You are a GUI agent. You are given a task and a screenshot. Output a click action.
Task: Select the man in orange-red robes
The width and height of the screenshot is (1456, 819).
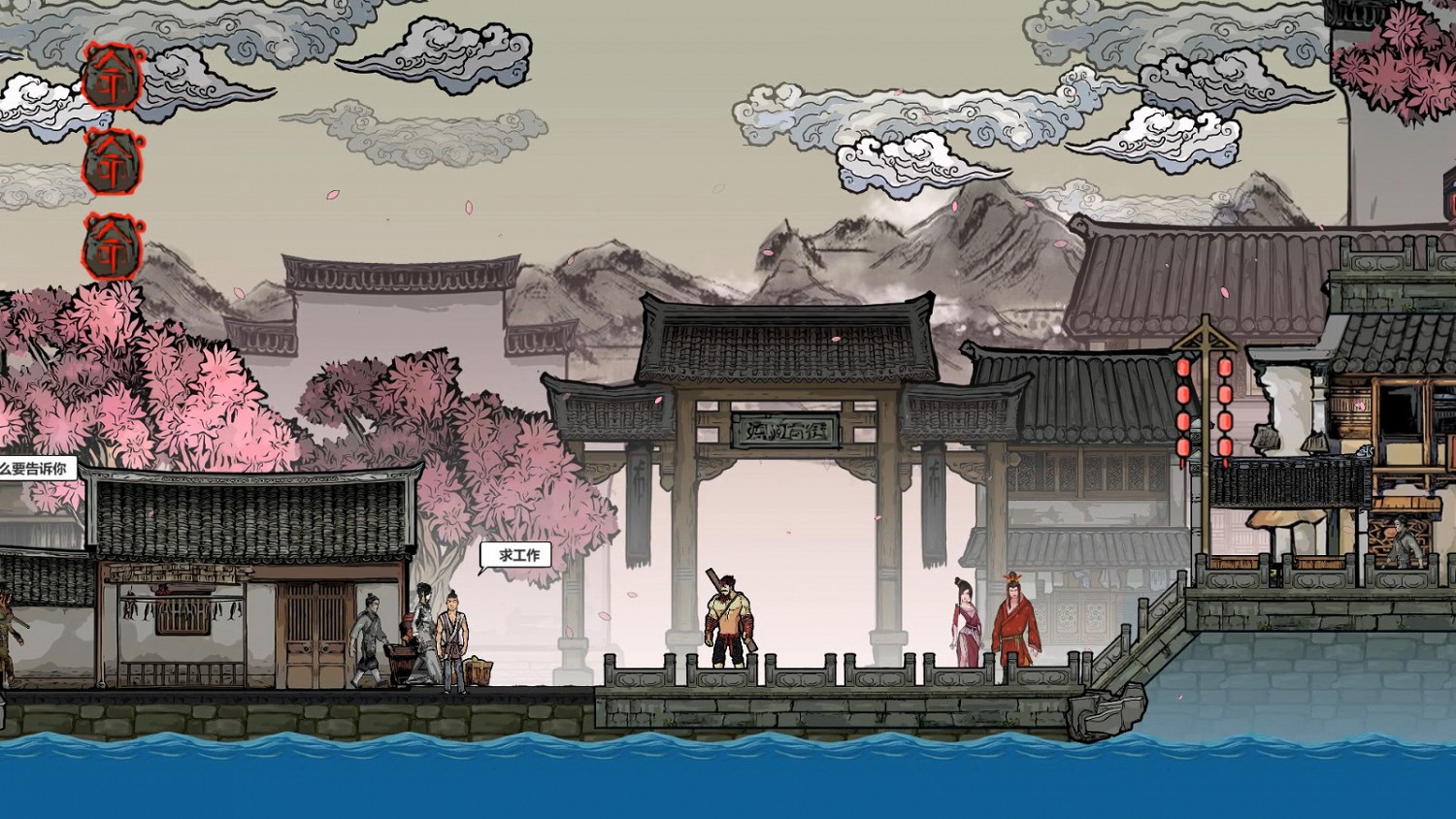(1017, 621)
